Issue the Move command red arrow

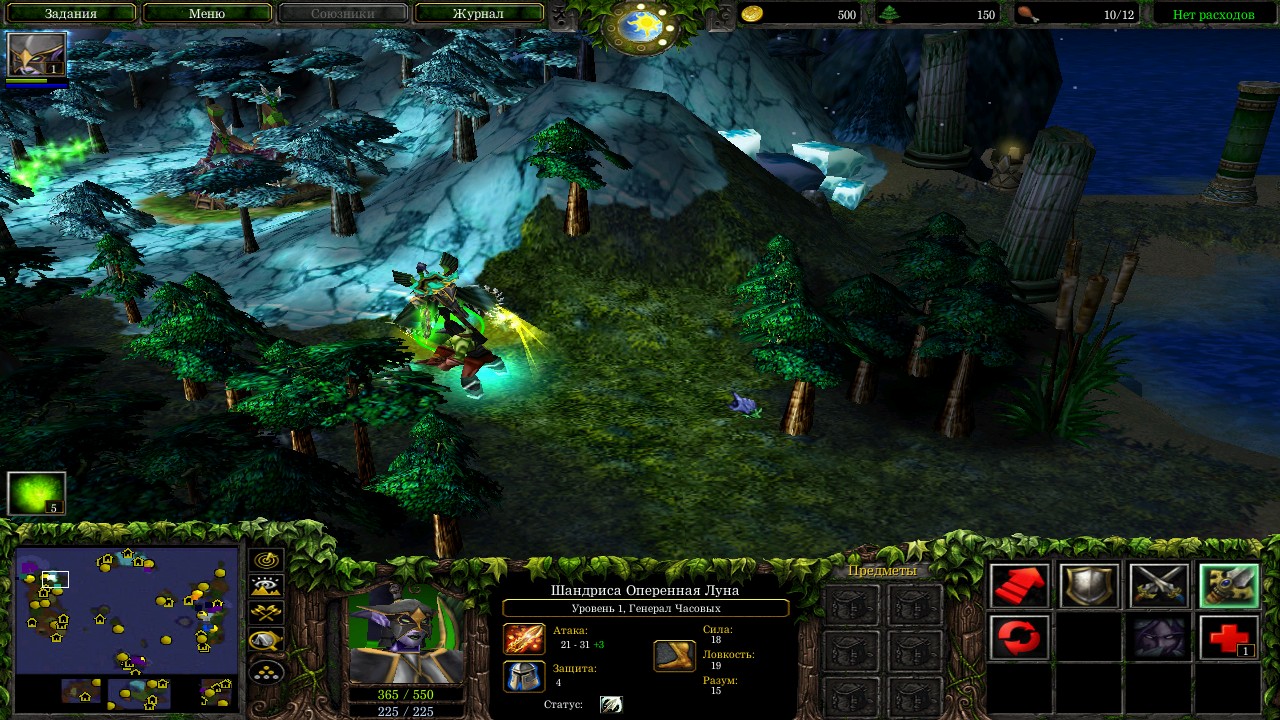point(1019,586)
